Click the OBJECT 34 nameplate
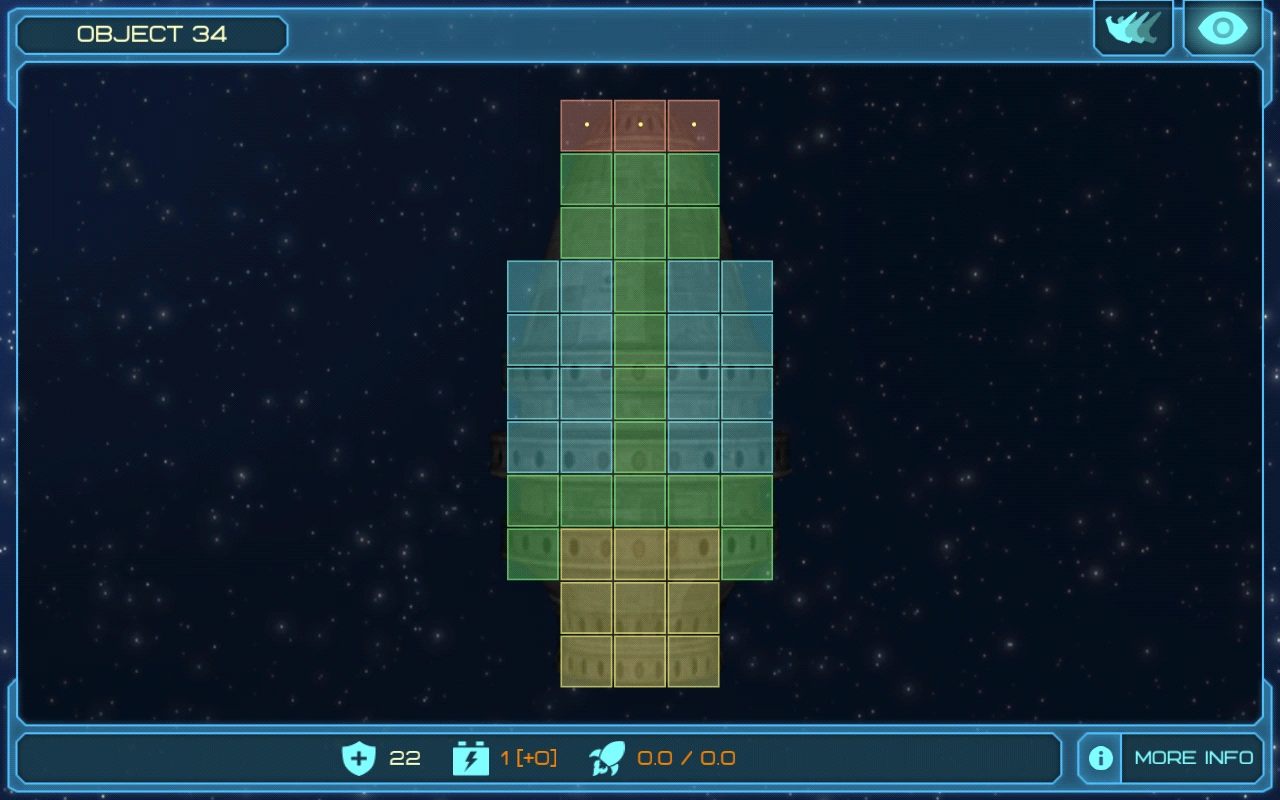 150,34
